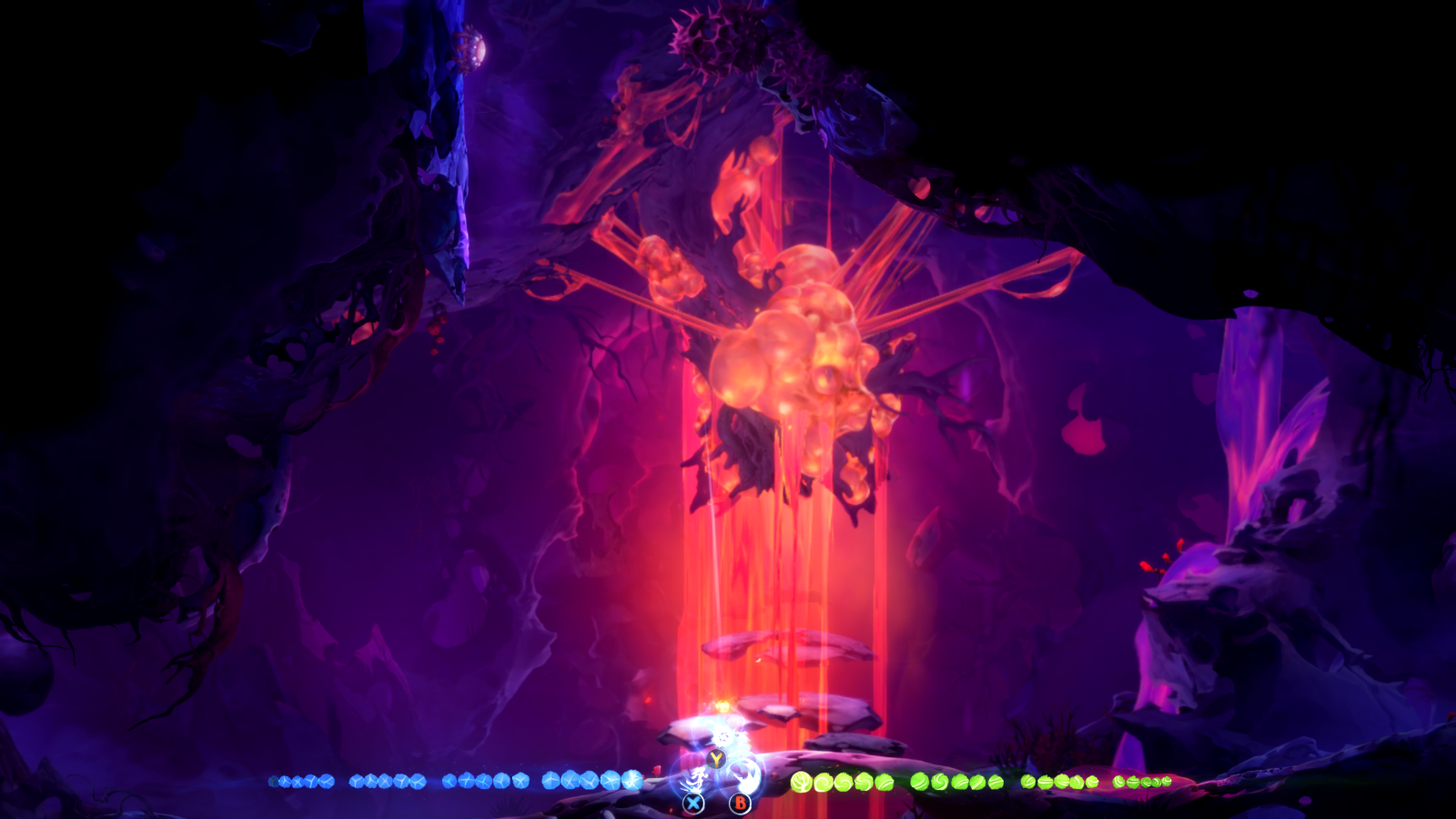This screenshot has width=1456, height=819.
Task: Click the leftmost green health cell orb
Action: (800, 780)
